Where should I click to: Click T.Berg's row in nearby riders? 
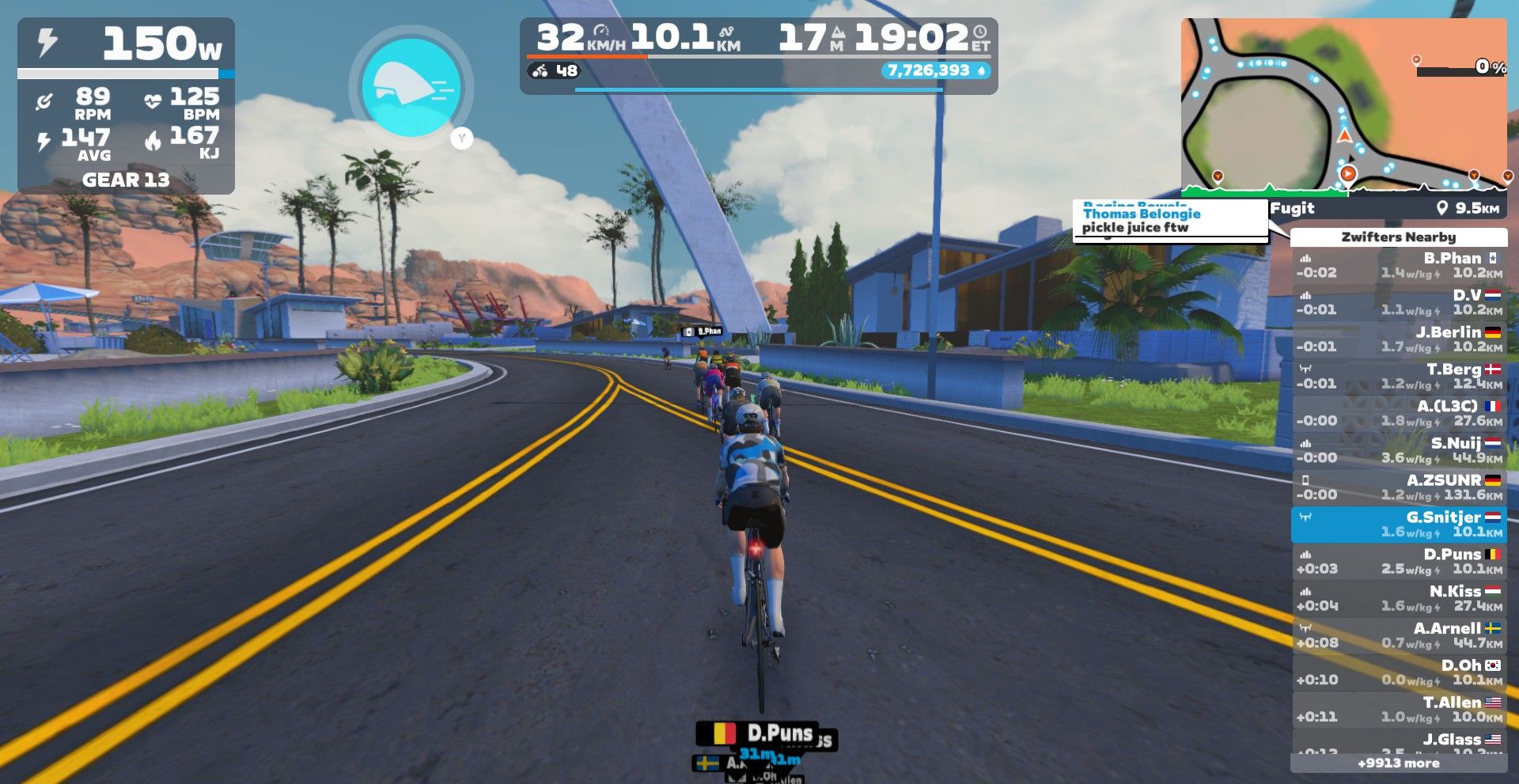(x=1398, y=377)
